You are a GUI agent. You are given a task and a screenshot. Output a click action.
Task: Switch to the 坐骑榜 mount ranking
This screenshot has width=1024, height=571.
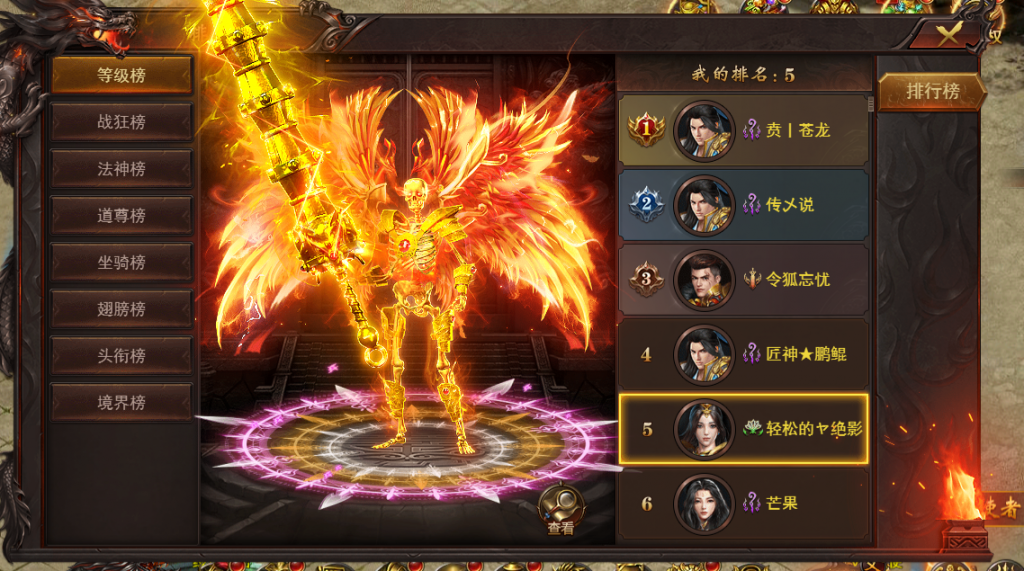(x=121, y=262)
